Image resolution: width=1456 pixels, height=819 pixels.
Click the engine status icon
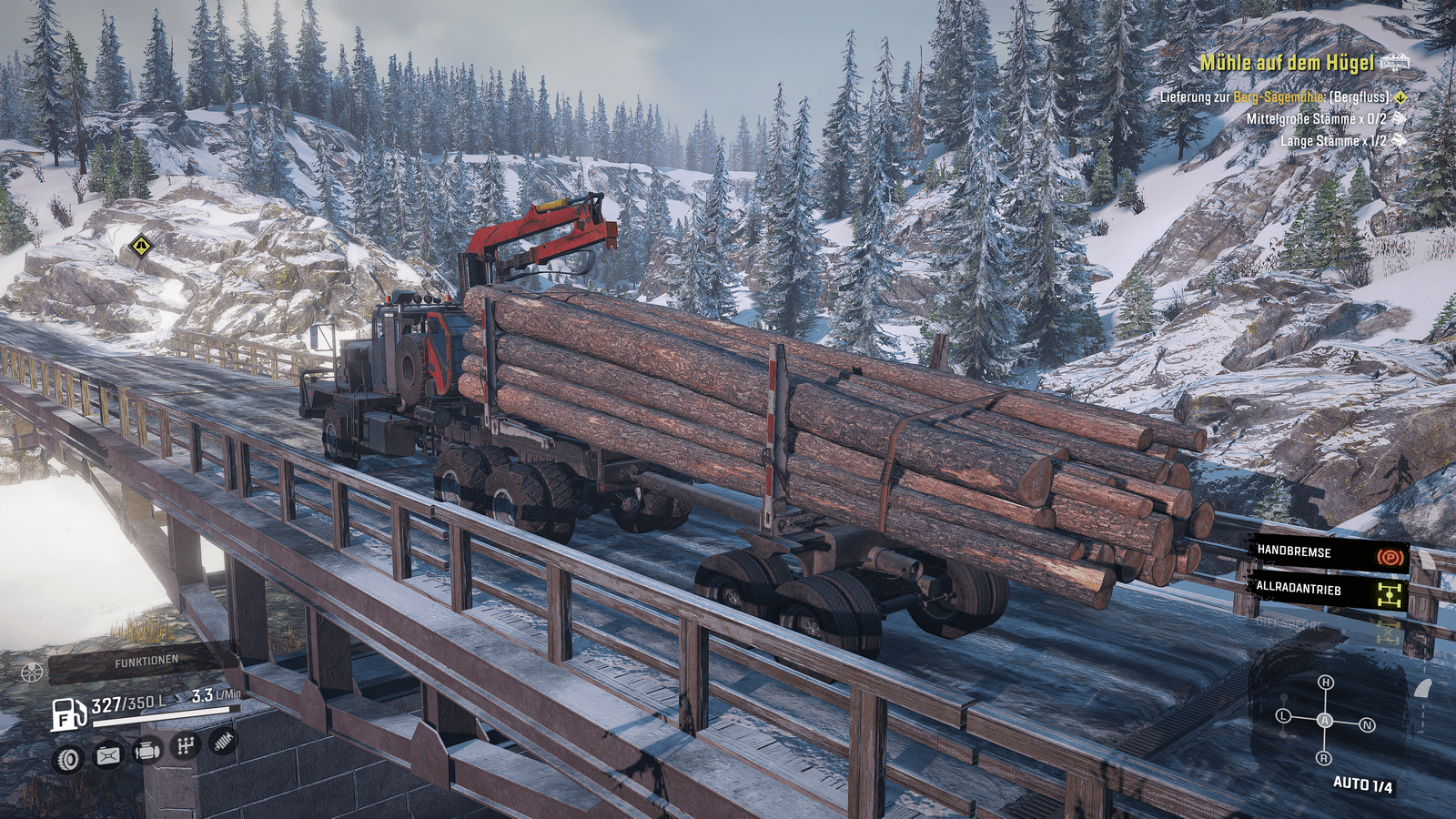click(x=147, y=751)
